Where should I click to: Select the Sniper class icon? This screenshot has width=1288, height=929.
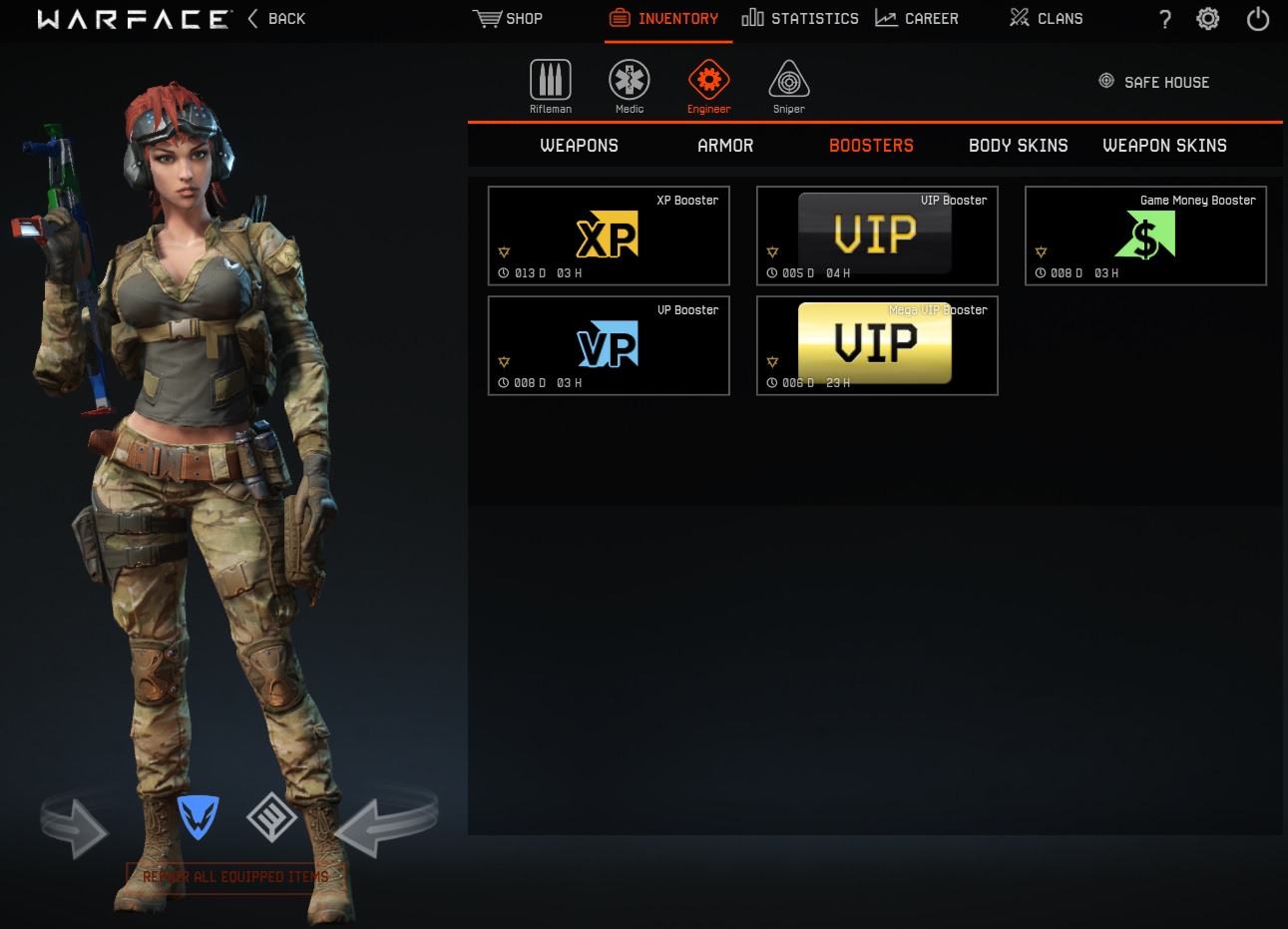tap(788, 80)
